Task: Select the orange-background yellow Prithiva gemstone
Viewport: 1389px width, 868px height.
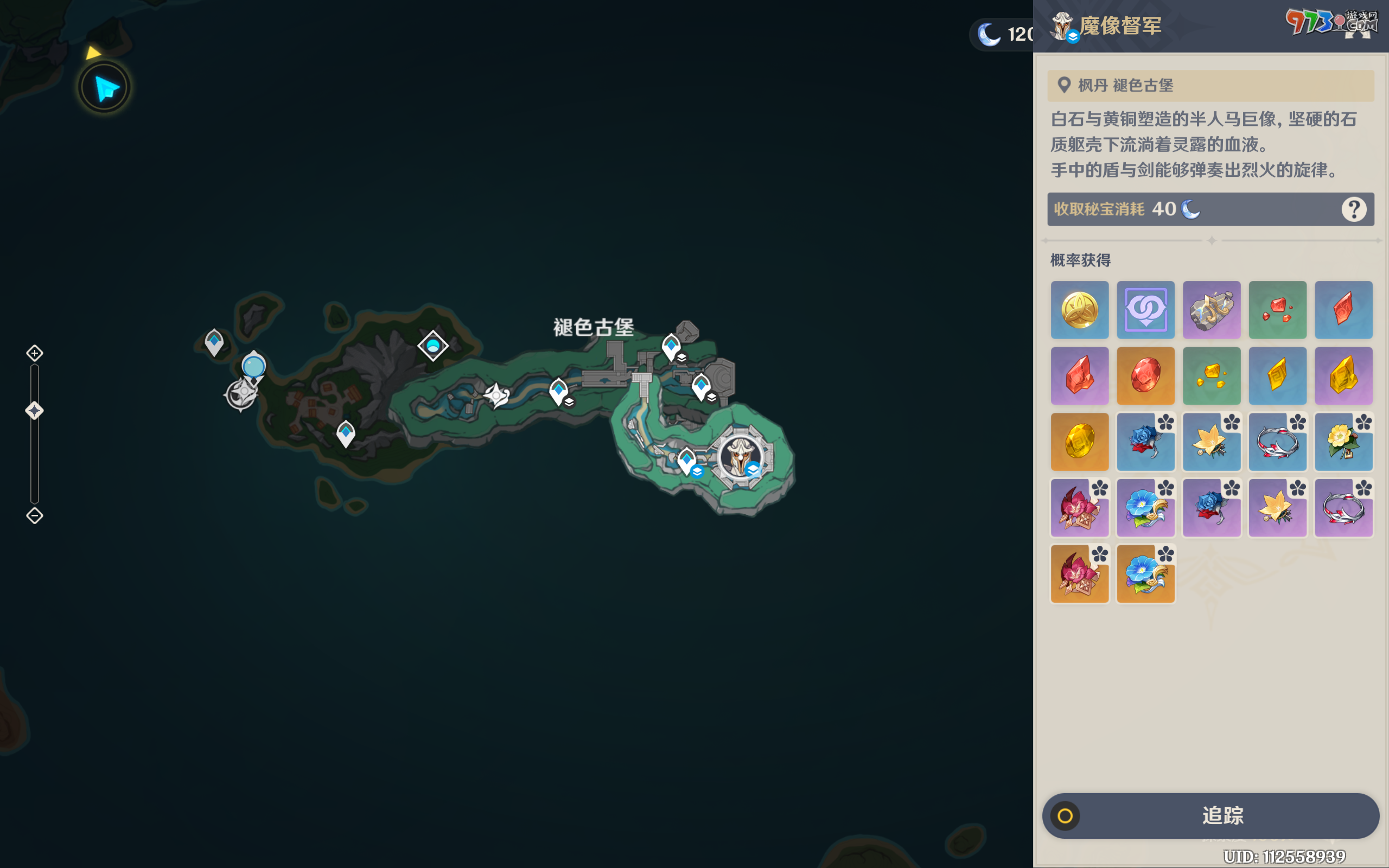Action: point(1079,442)
